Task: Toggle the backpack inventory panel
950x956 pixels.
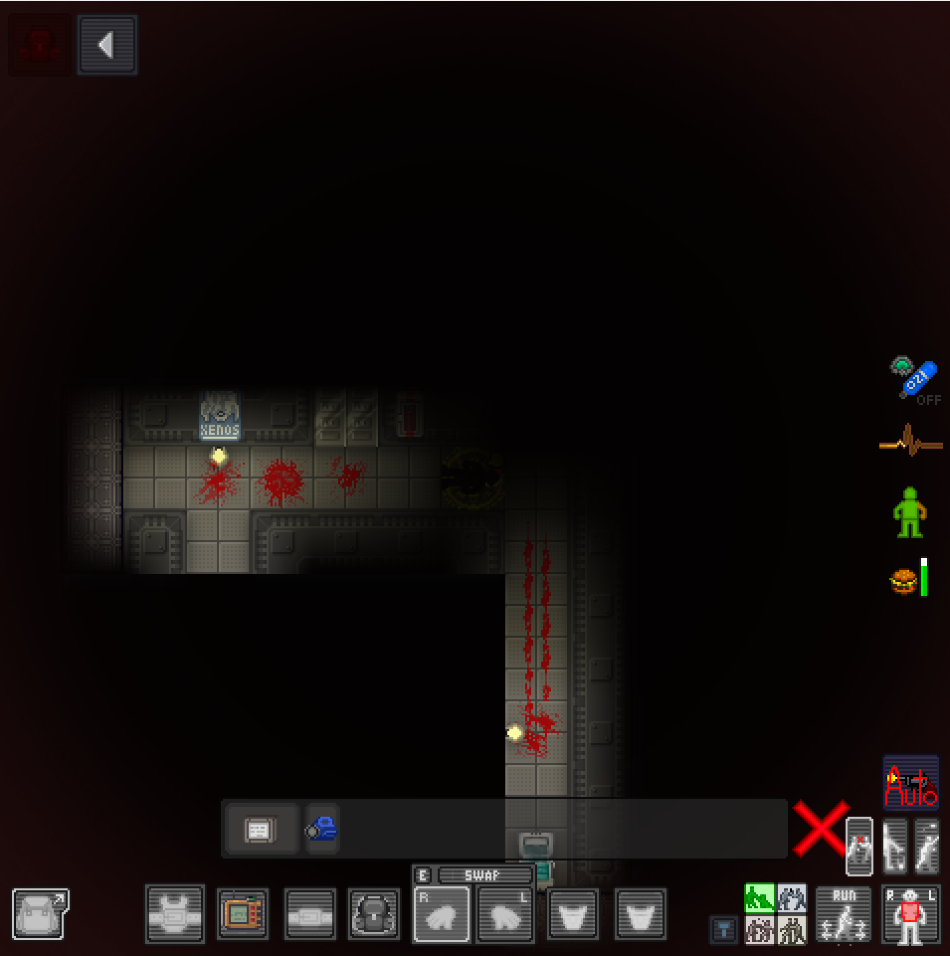Action: tap(40, 914)
